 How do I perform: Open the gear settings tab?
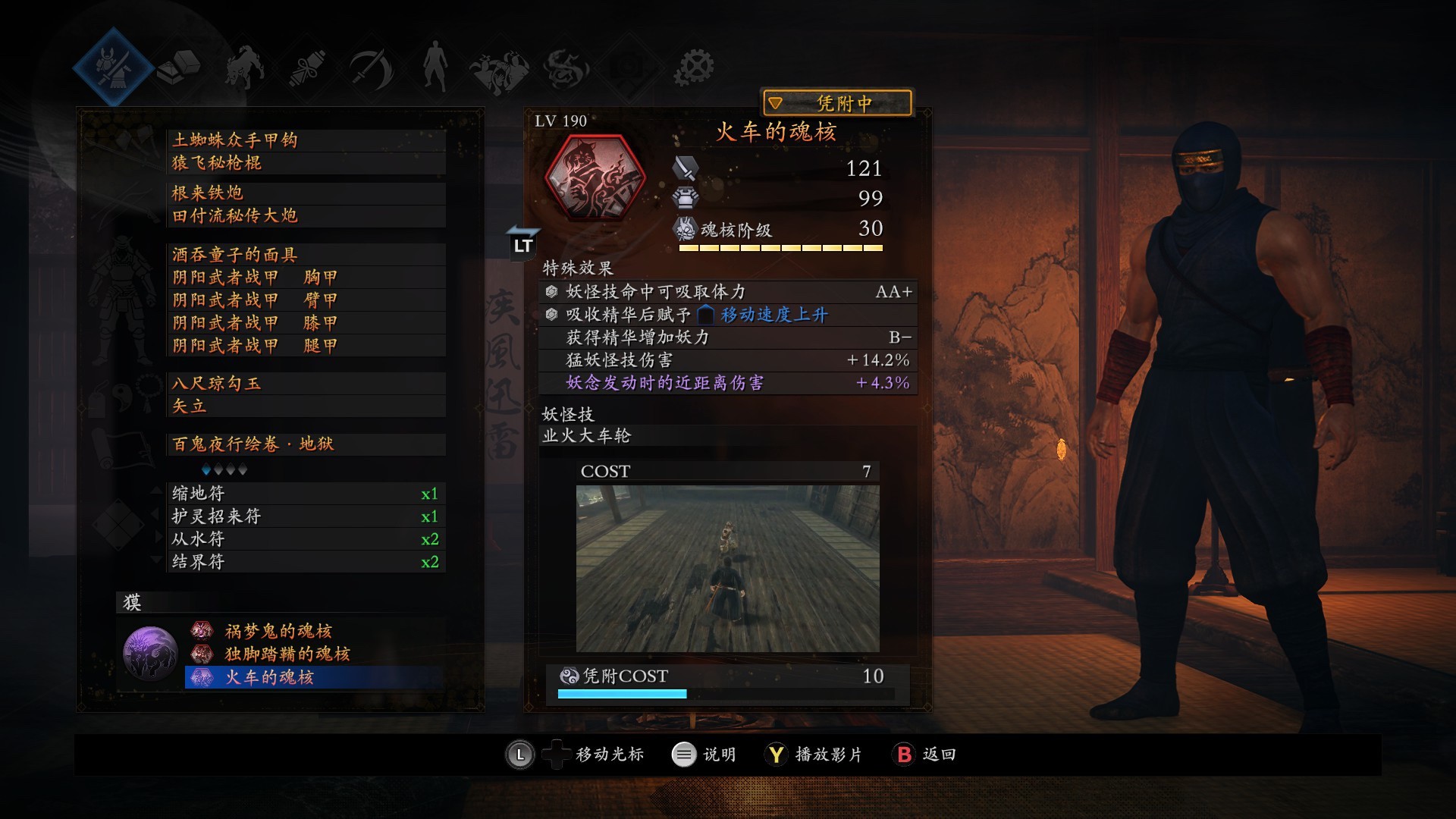[x=694, y=67]
